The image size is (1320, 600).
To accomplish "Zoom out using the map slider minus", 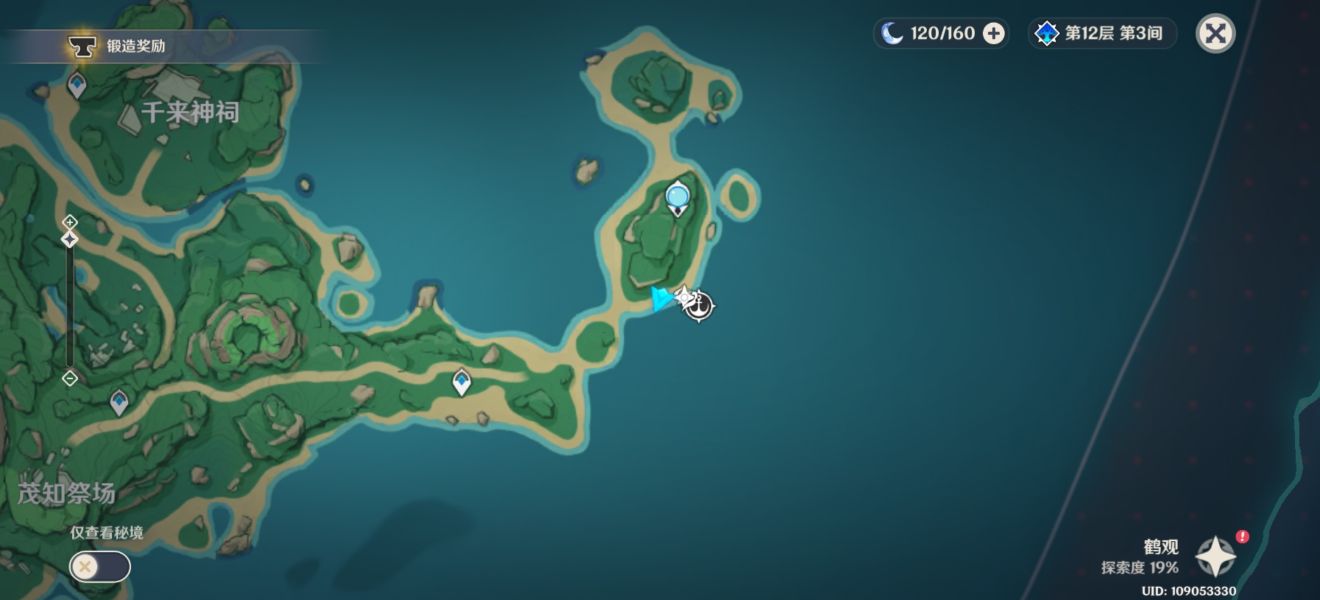I will 69,378.
